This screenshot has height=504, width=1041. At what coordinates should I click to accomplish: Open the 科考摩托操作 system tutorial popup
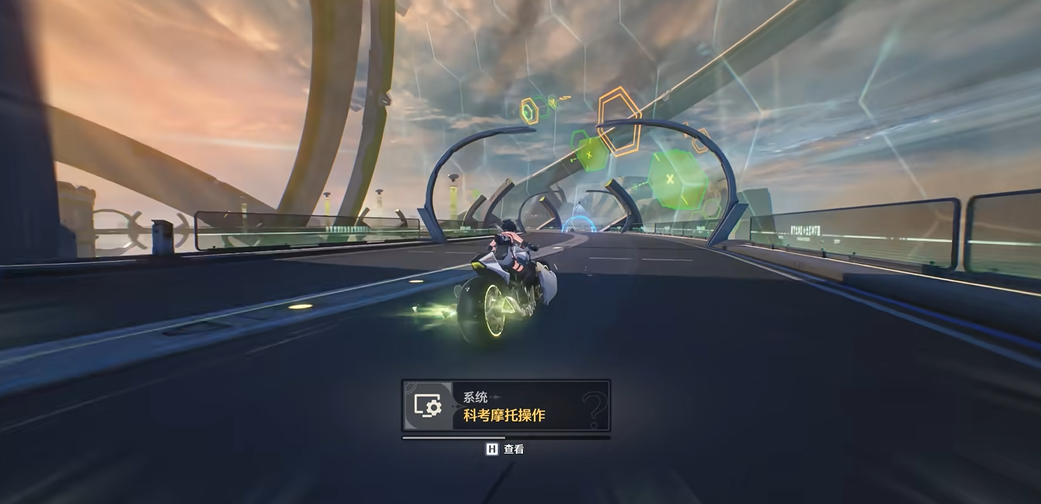pyautogui.click(x=506, y=406)
